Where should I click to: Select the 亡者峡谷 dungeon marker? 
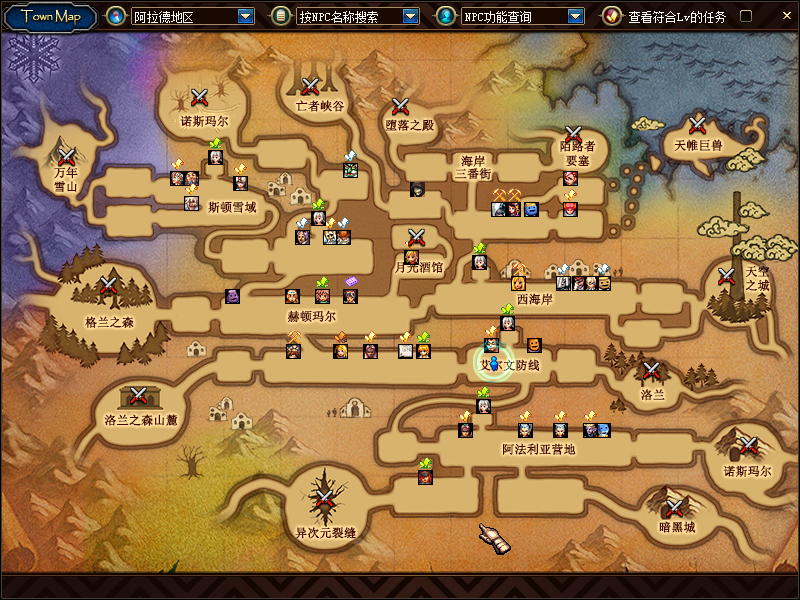(310, 86)
